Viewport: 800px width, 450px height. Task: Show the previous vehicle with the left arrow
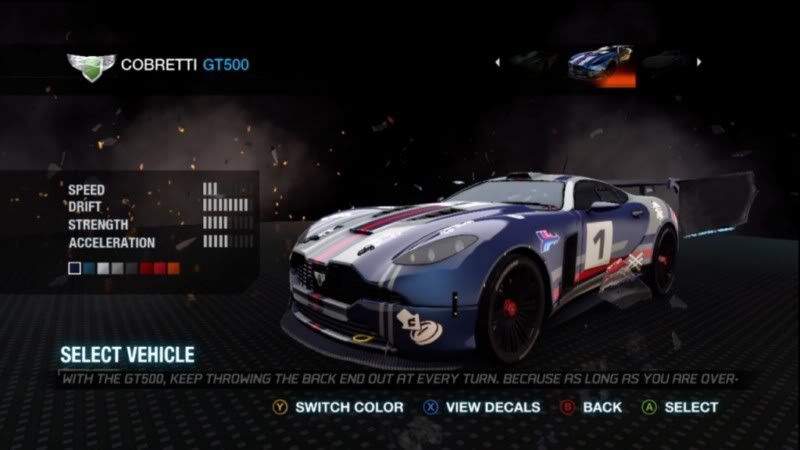pos(497,62)
